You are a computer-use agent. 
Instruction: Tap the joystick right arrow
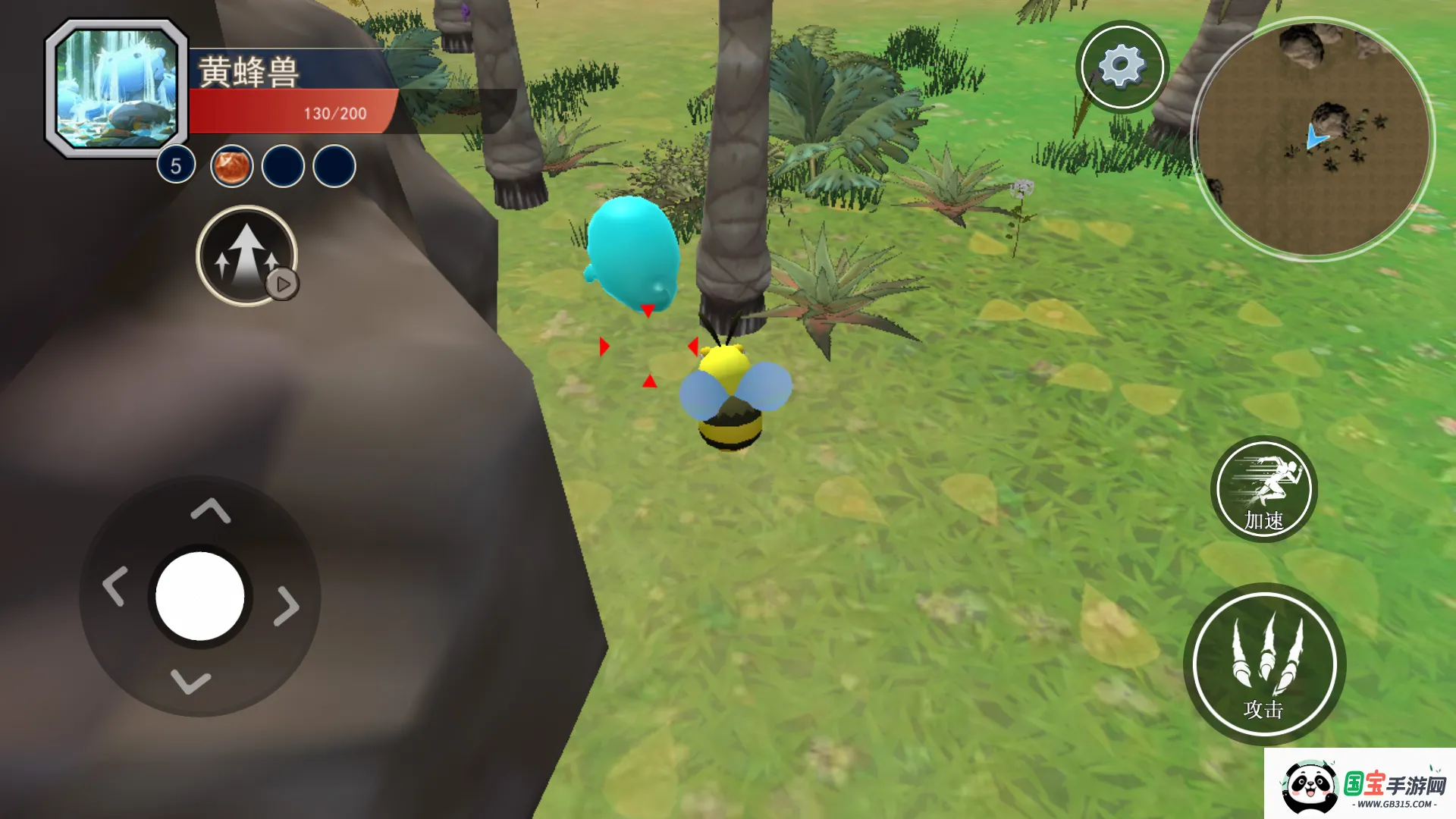click(x=287, y=605)
